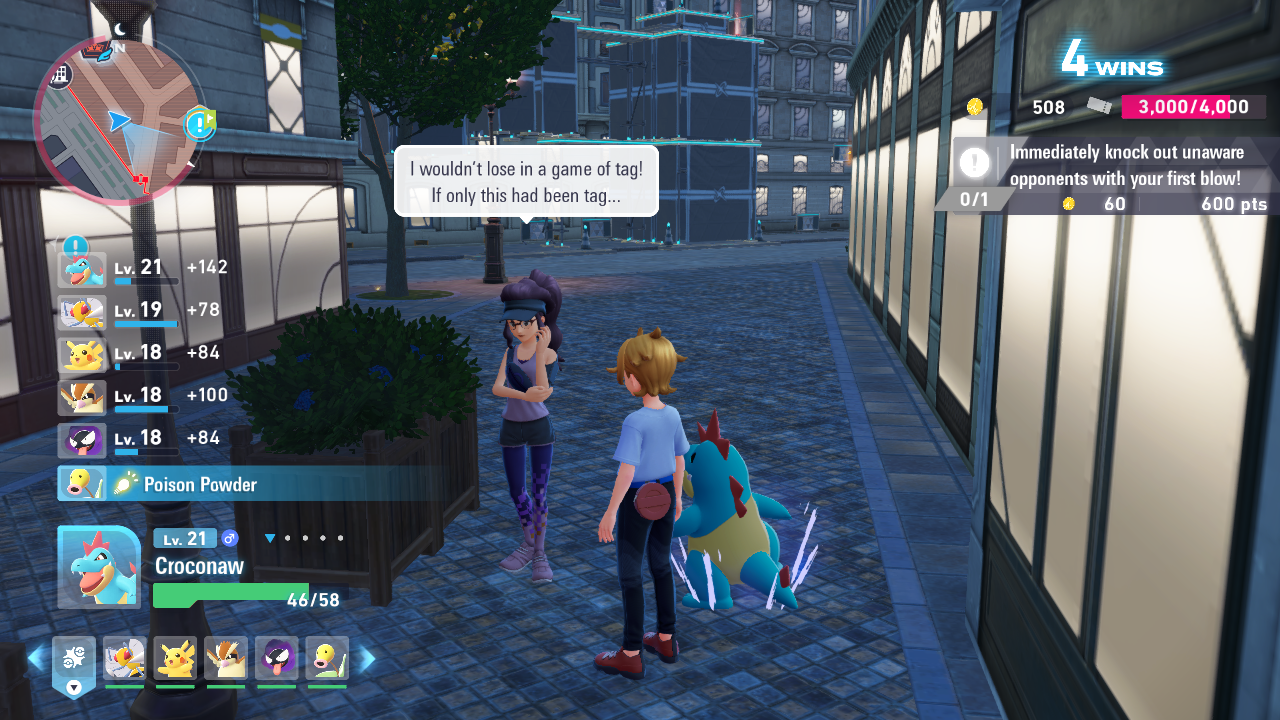Switch to Gastly in the bottom party bar
1280x720 pixels.
276,658
